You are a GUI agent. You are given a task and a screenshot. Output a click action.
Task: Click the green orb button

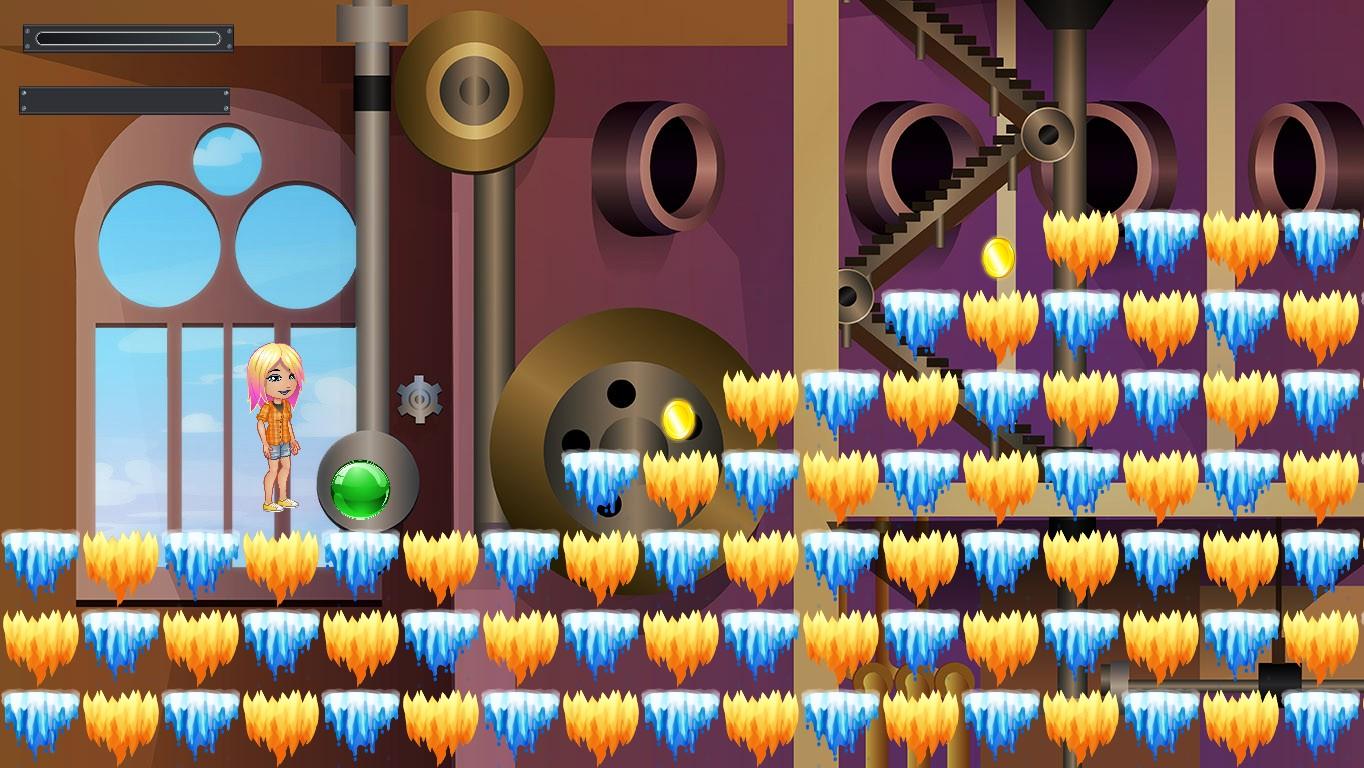[359, 487]
